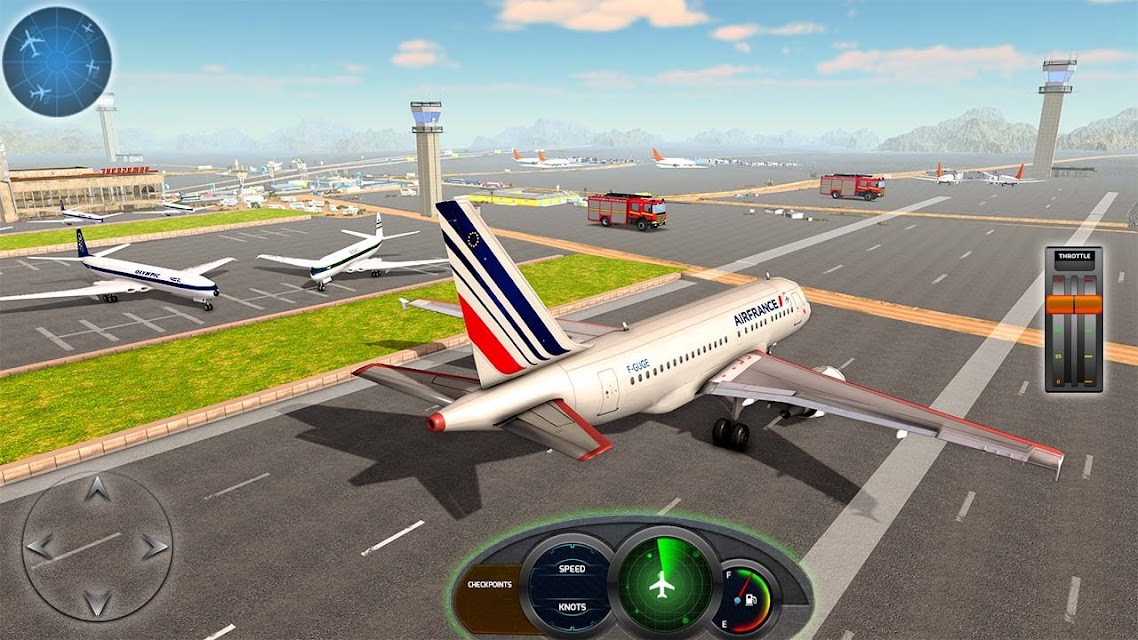Select the green airplane radar dial

(660, 583)
